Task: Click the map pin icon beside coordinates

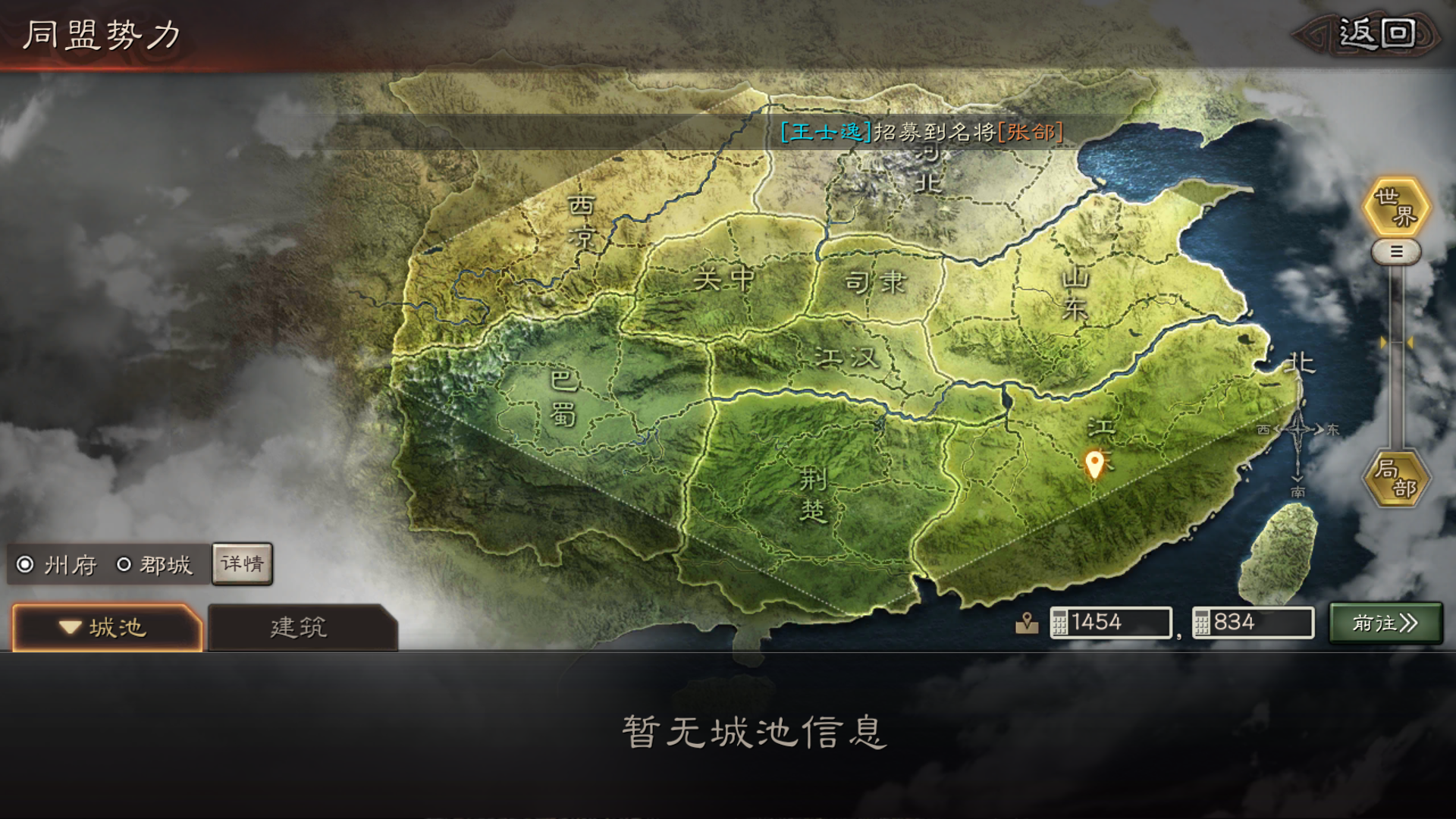Action: (1027, 623)
